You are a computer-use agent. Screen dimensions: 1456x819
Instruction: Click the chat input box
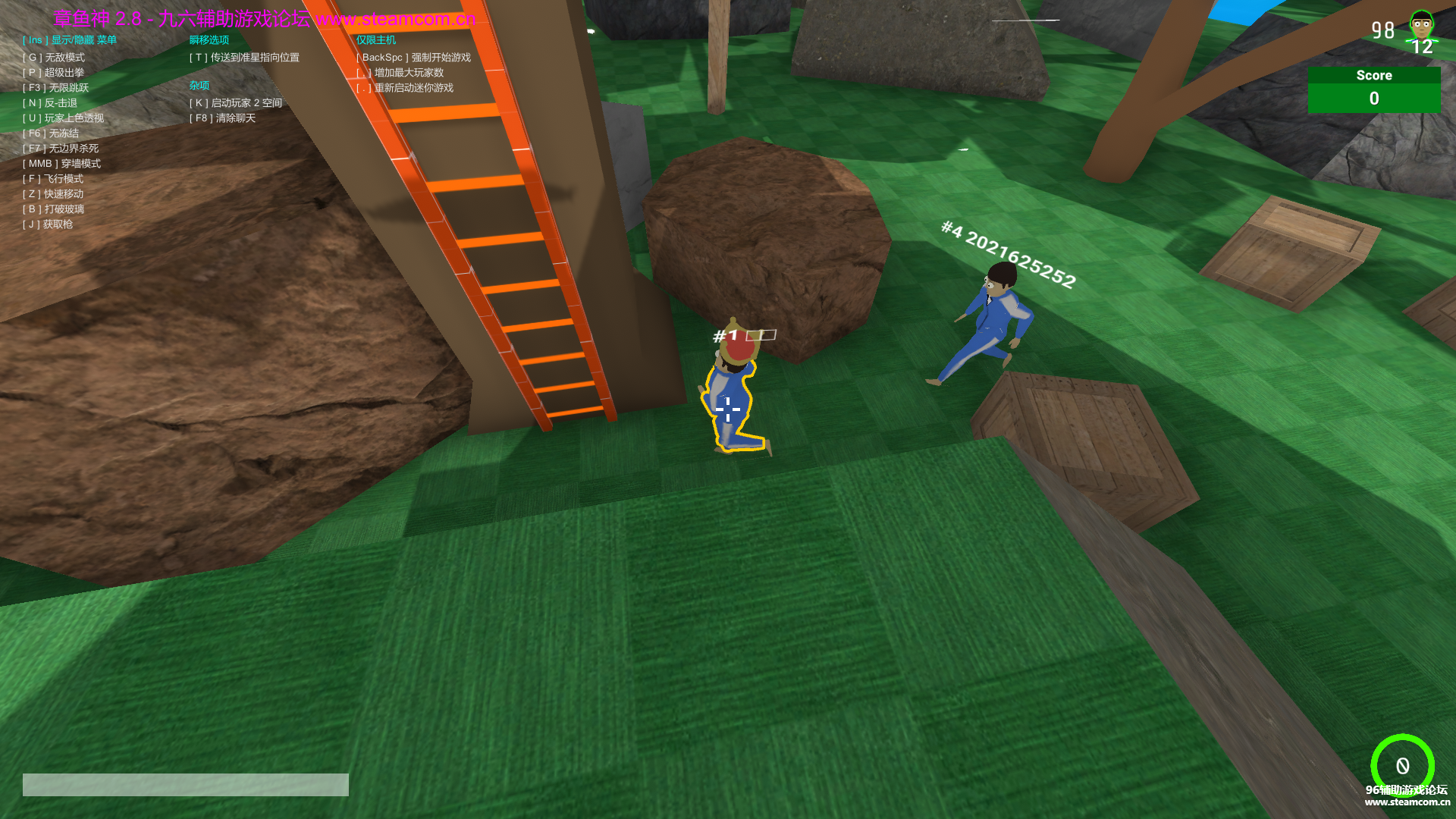tap(185, 784)
